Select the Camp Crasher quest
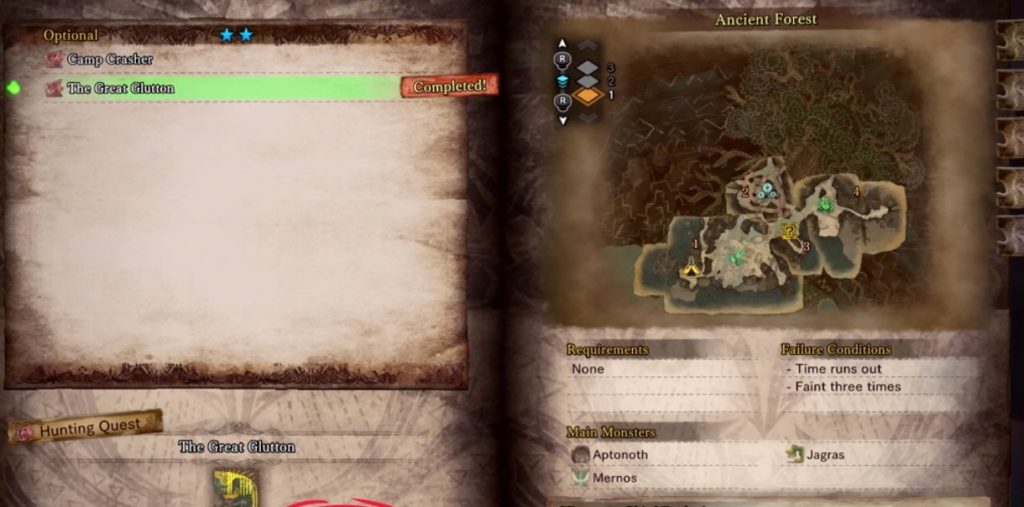1024x507 pixels. (x=110, y=60)
